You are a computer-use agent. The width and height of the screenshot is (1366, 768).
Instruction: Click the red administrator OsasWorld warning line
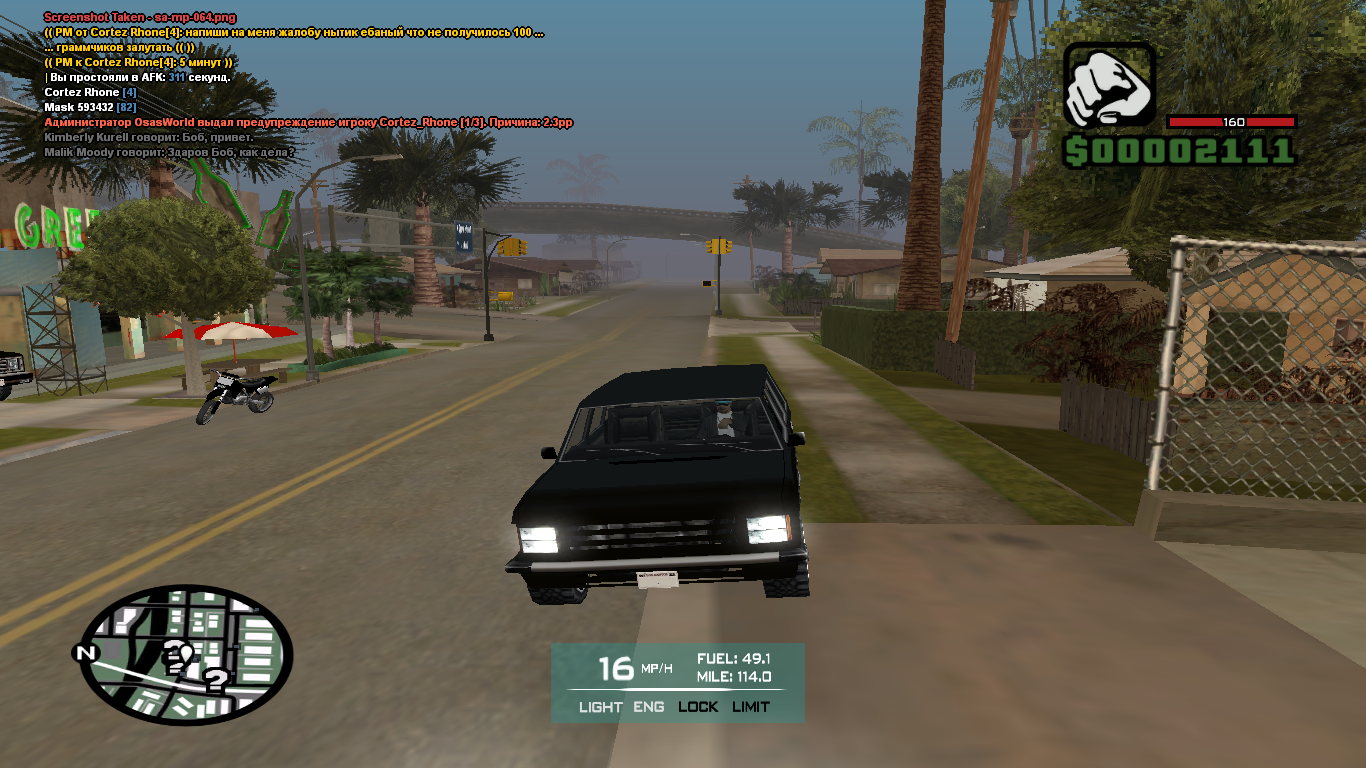tap(308, 122)
